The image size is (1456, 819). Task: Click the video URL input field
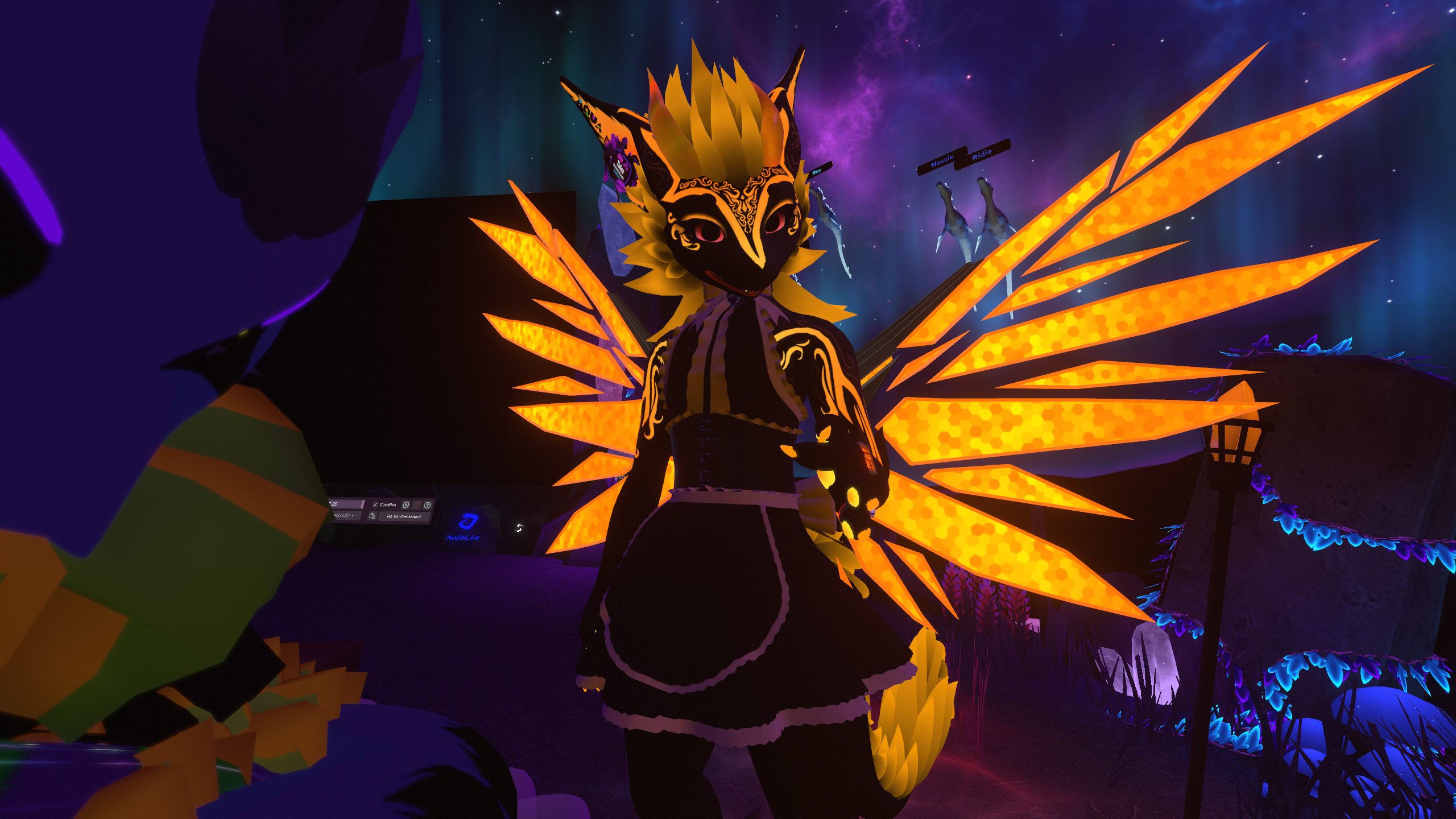pos(346,515)
